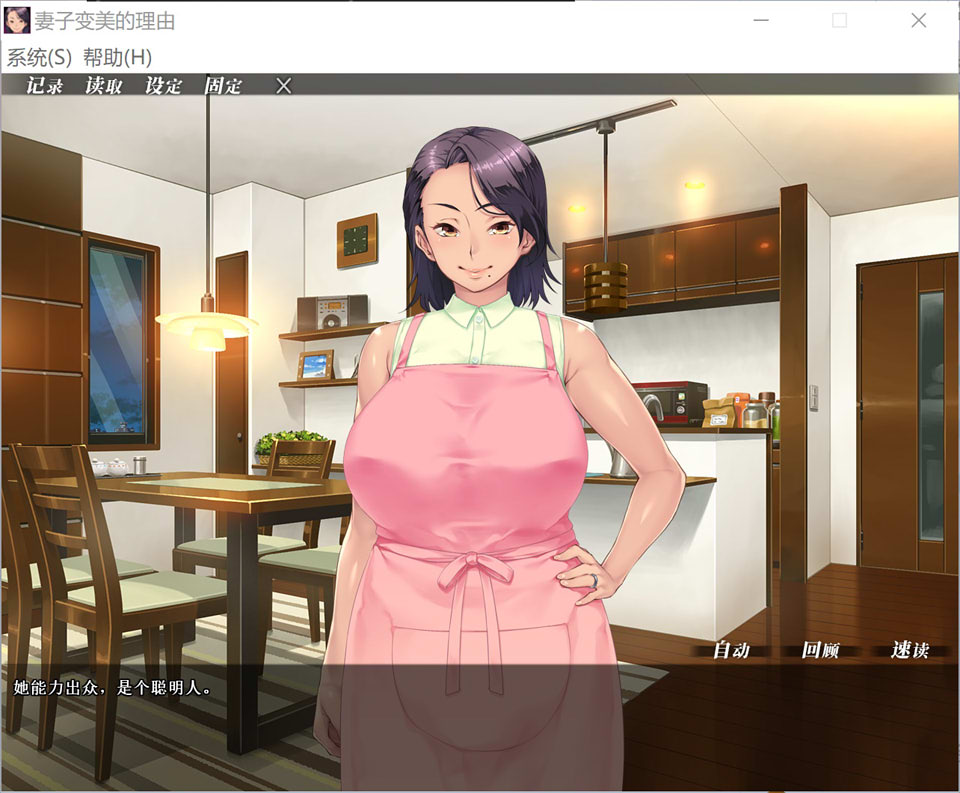Open the 系统(S) system menu
Image resolution: width=960 pixels, height=793 pixels.
[x=39, y=57]
